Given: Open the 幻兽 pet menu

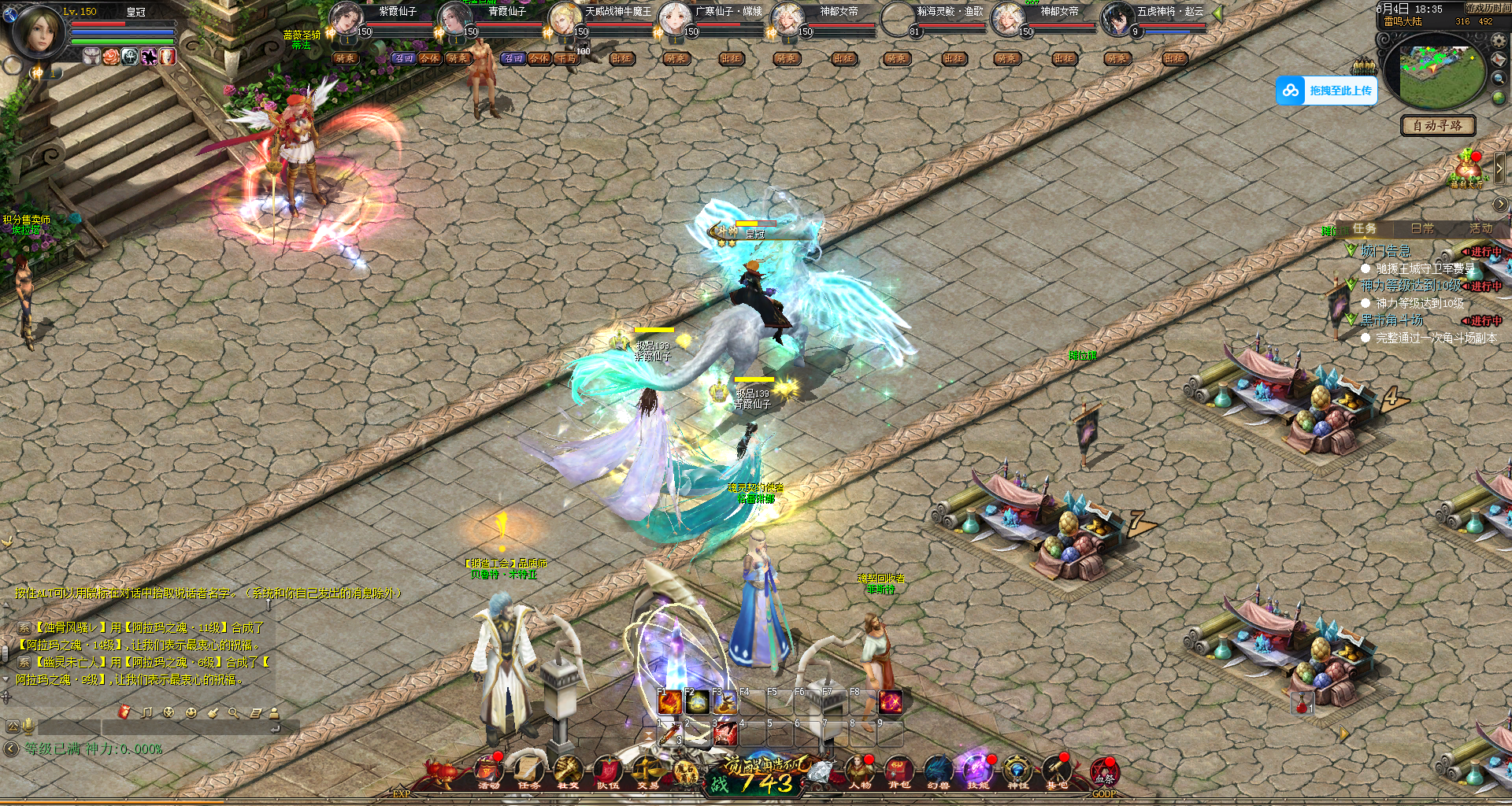Looking at the screenshot, I should click(x=938, y=771).
